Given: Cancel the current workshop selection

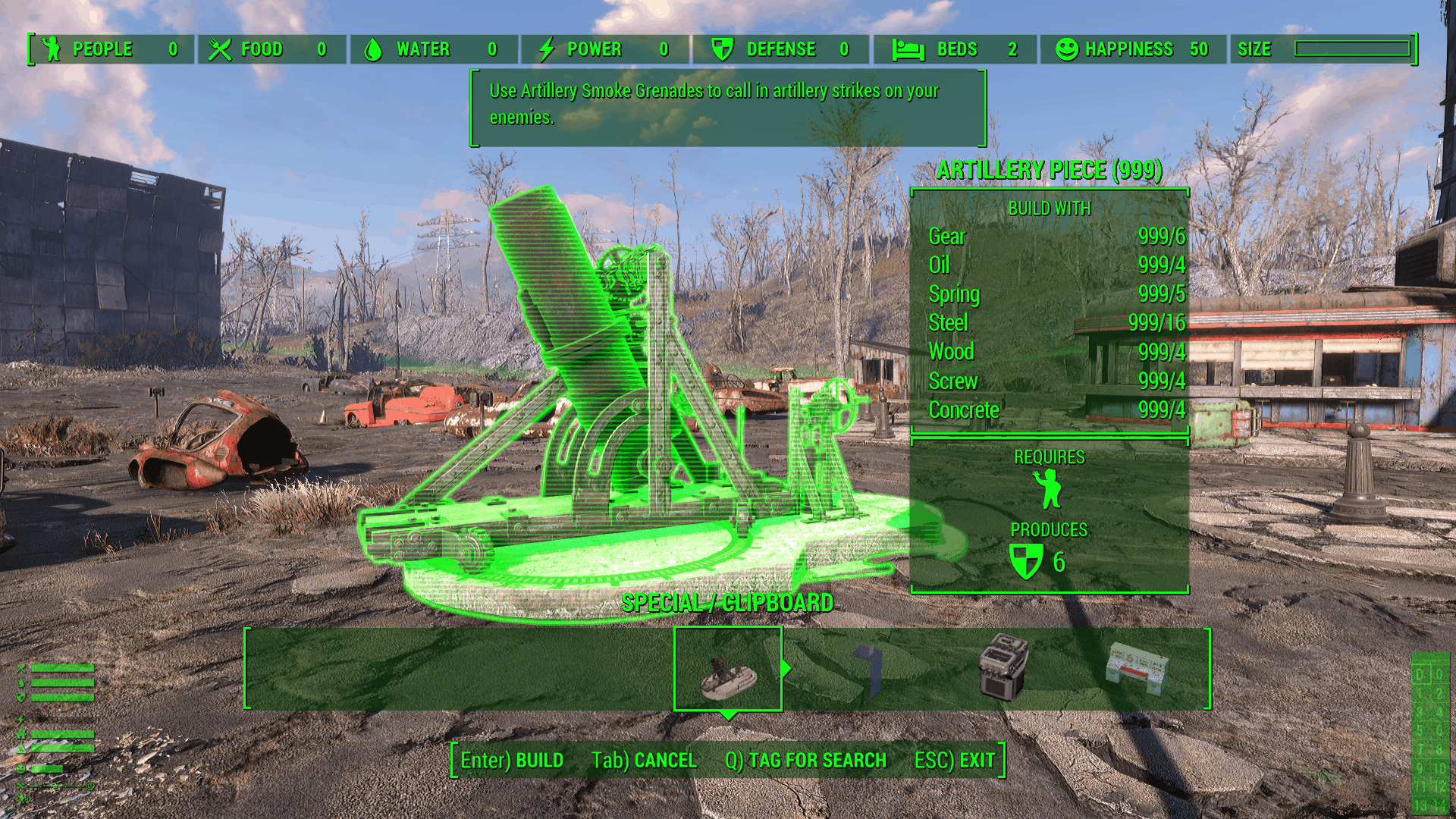Looking at the screenshot, I should click(x=644, y=760).
